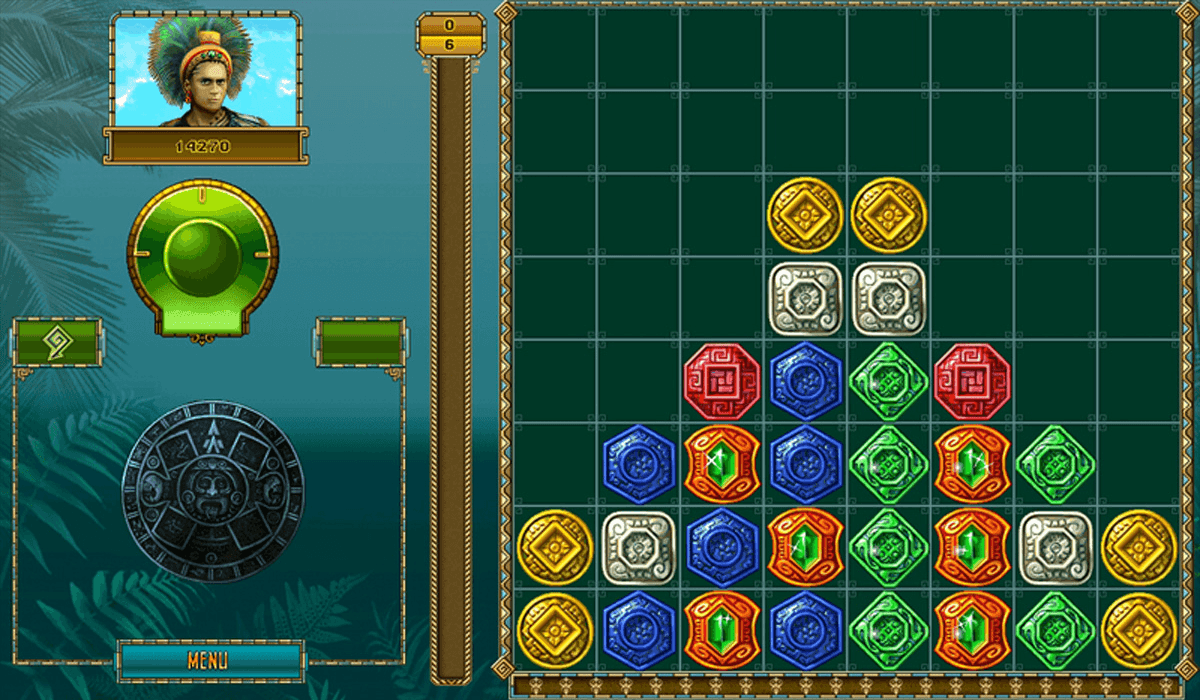
Task: Select the gray tile between orange and gold tiles
Action: click(x=1056, y=547)
